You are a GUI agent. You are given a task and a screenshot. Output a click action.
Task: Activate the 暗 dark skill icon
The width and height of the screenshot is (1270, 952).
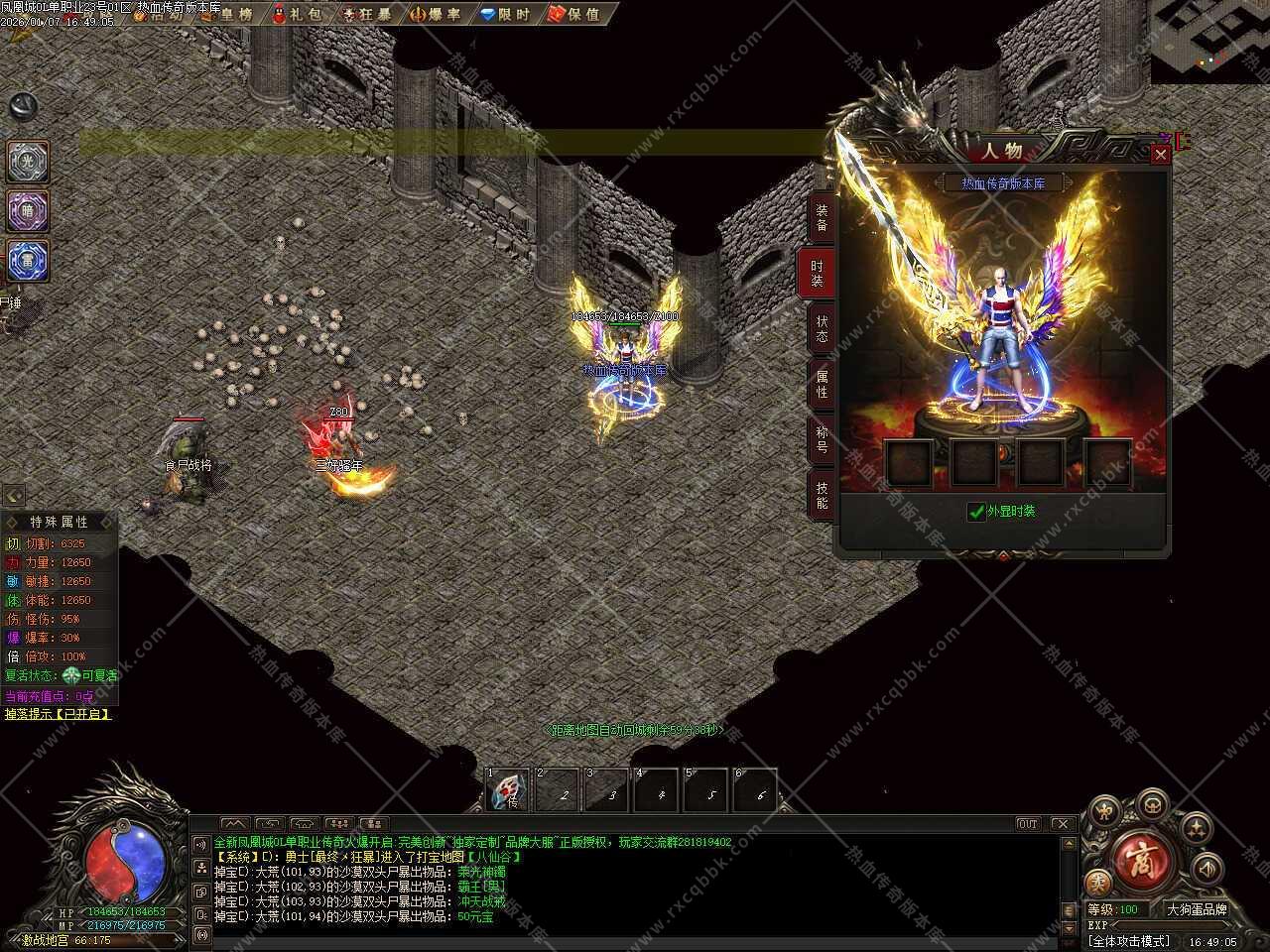coord(28,210)
